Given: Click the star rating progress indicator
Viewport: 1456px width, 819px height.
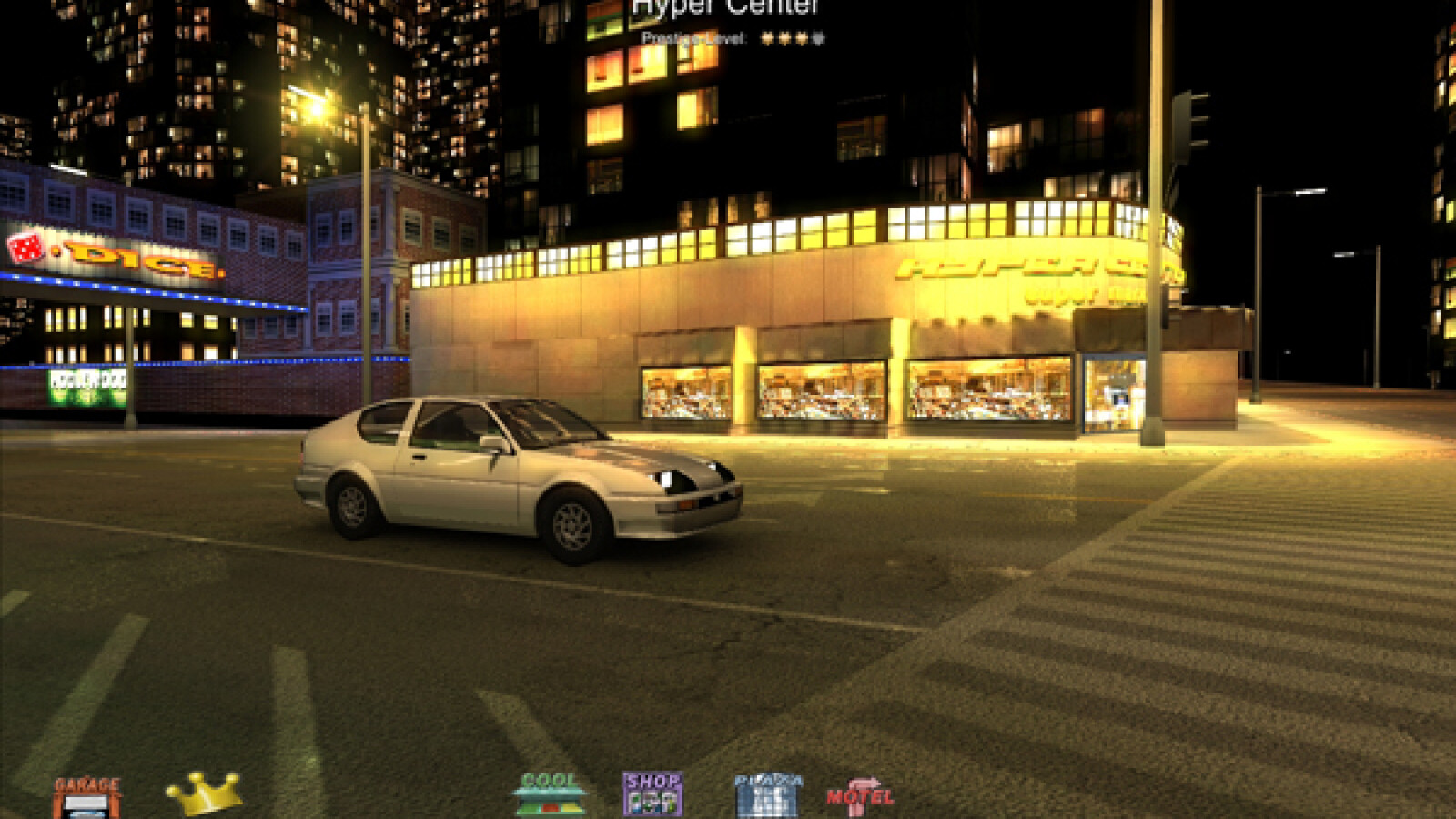Looking at the screenshot, I should pyautogui.click(x=792, y=40).
